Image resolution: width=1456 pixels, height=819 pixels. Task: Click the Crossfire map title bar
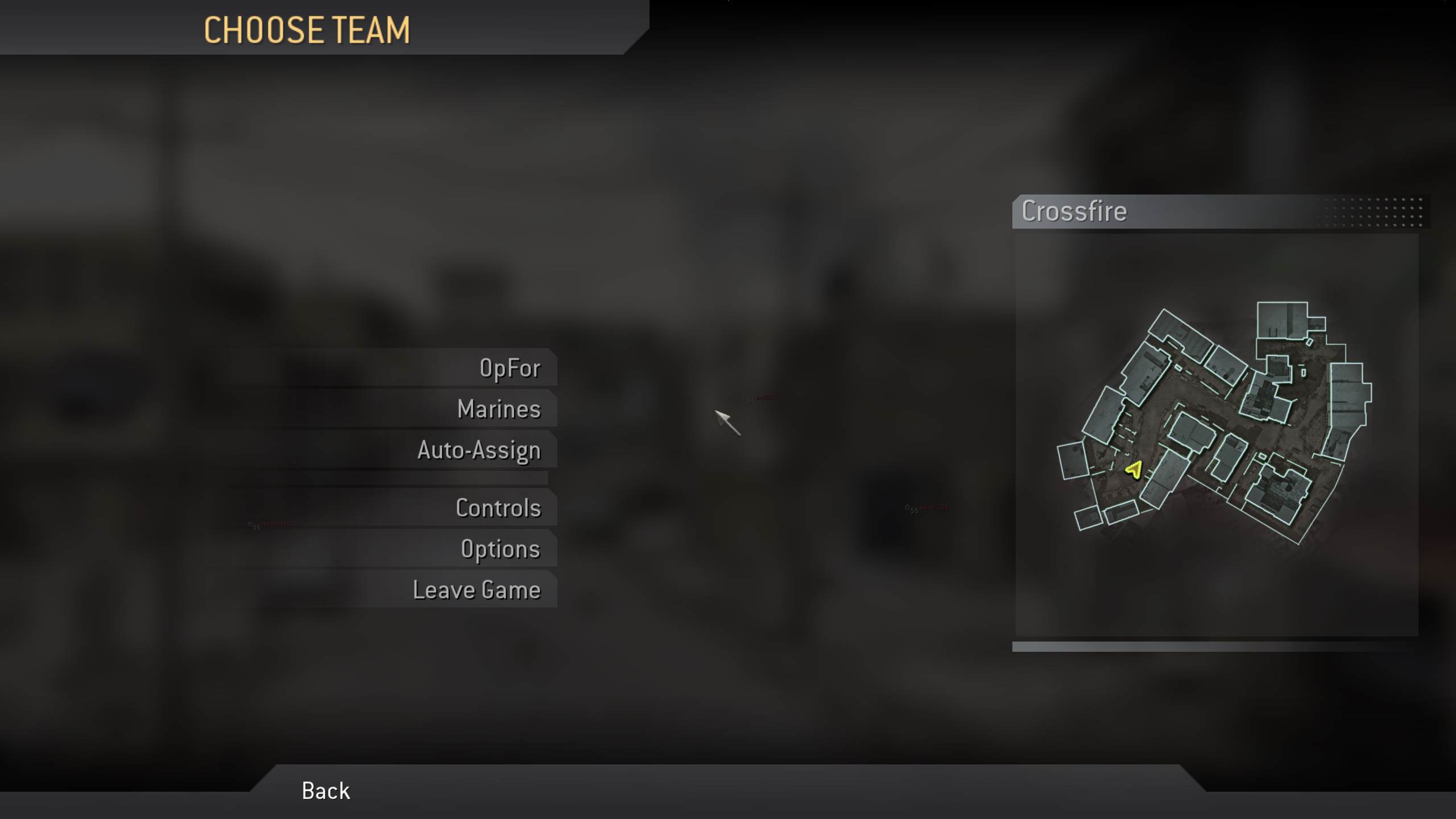[1074, 211]
